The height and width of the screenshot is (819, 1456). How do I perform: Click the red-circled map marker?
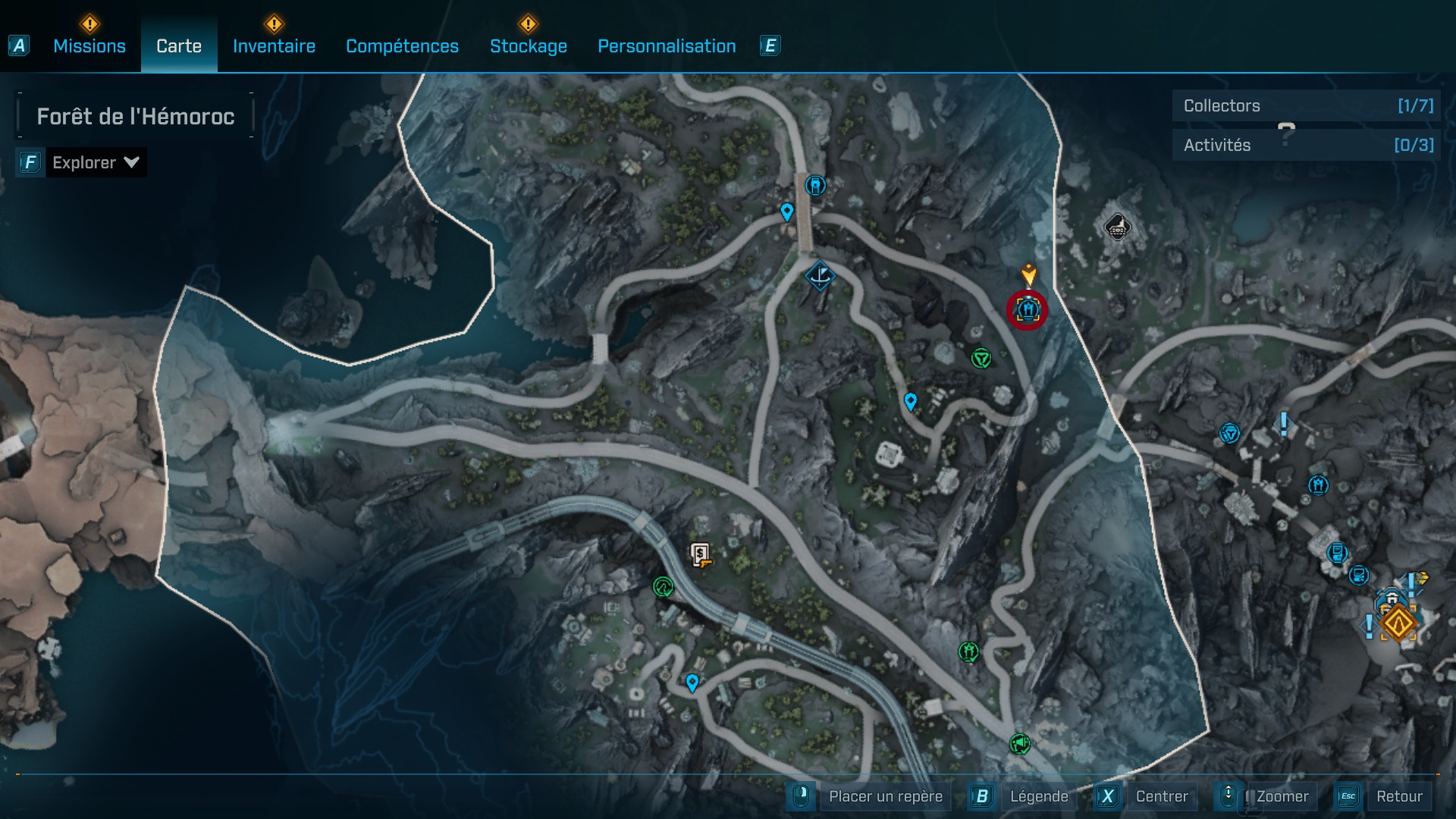(x=1028, y=310)
